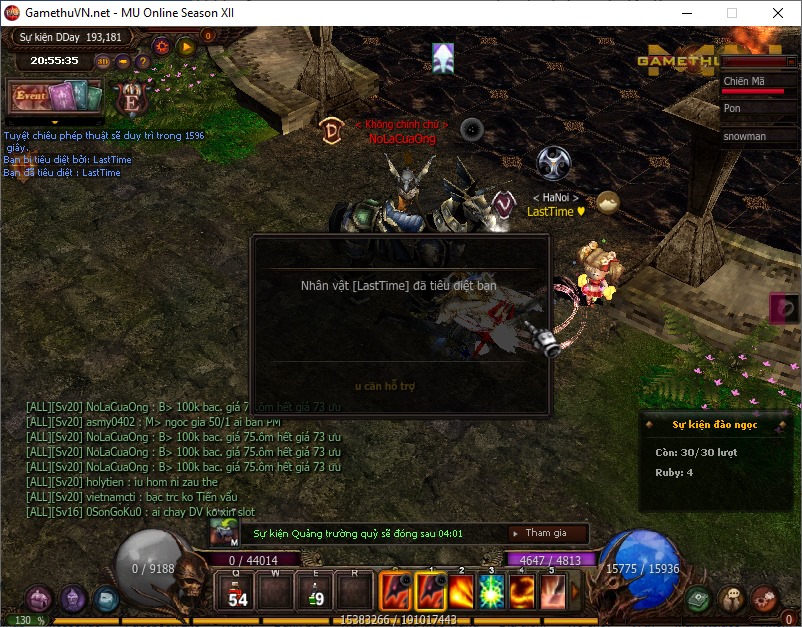Open help with the question mark icon

click(143, 61)
